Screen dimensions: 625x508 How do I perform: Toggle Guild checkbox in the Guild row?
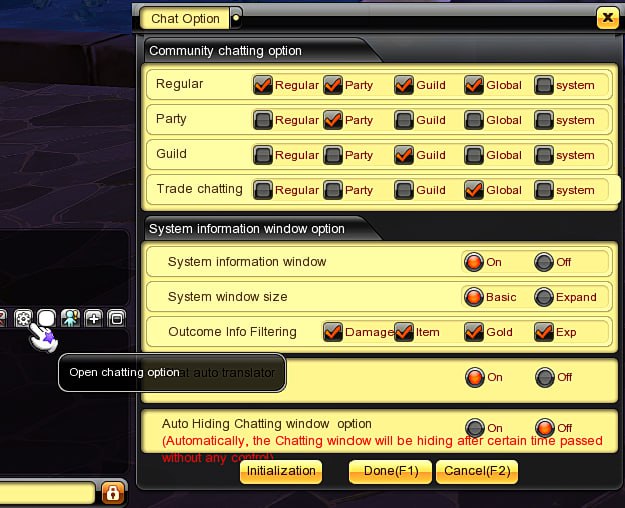coord(404,155)
